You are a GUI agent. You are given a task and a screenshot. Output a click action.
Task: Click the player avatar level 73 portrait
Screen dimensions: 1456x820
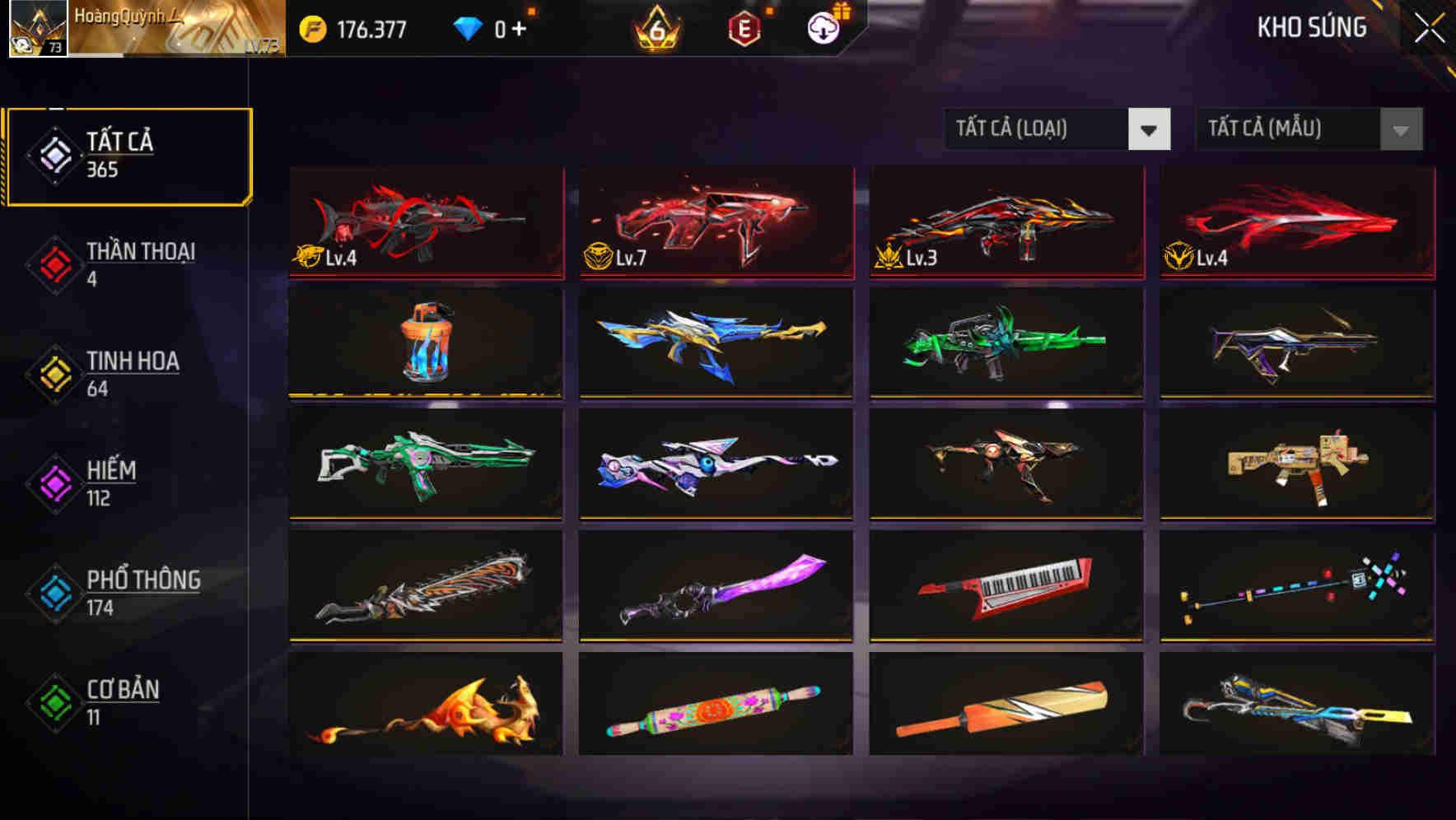tap(35, 30)
